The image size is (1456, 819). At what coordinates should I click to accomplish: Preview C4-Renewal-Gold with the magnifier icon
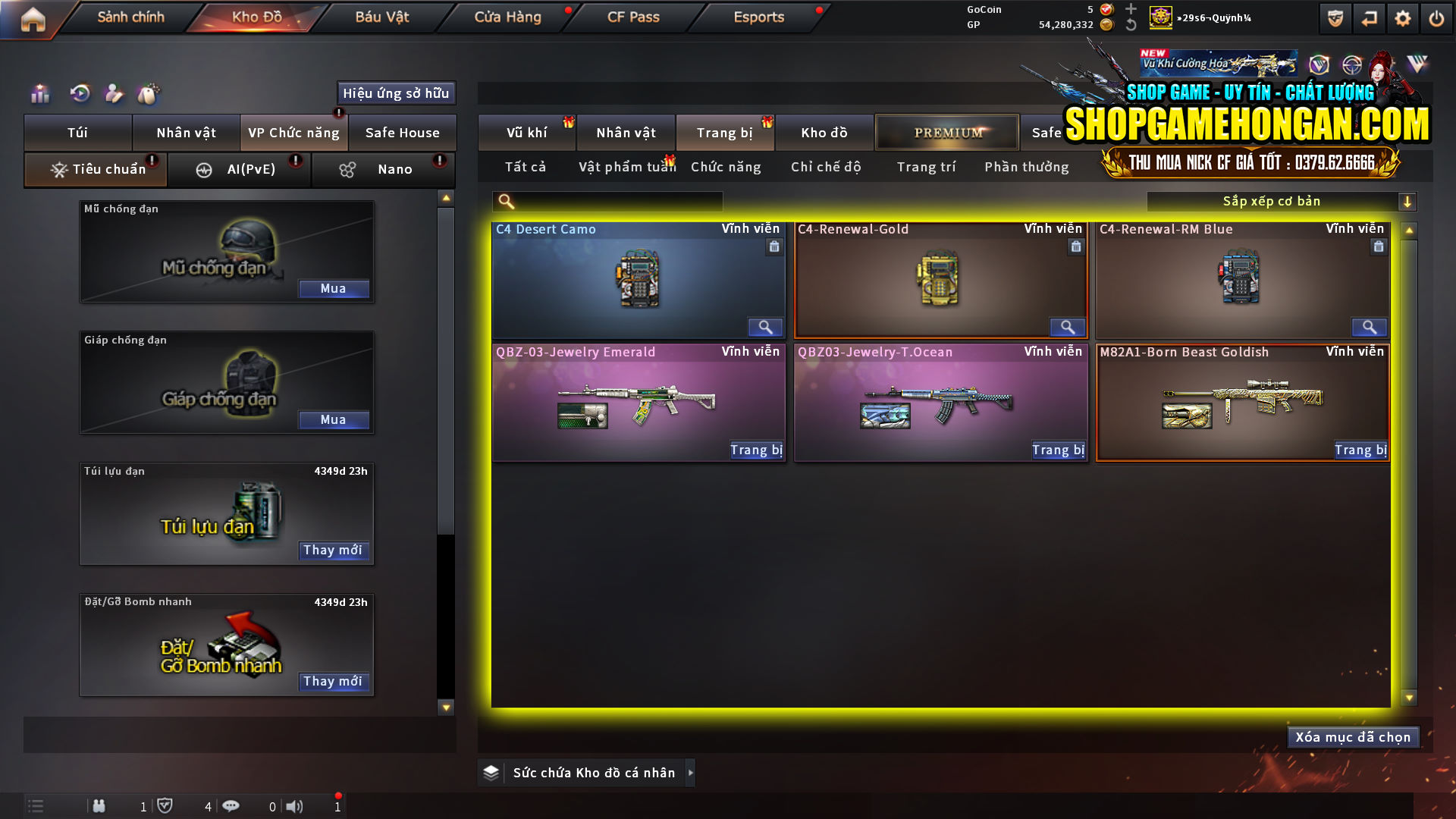1067,327
